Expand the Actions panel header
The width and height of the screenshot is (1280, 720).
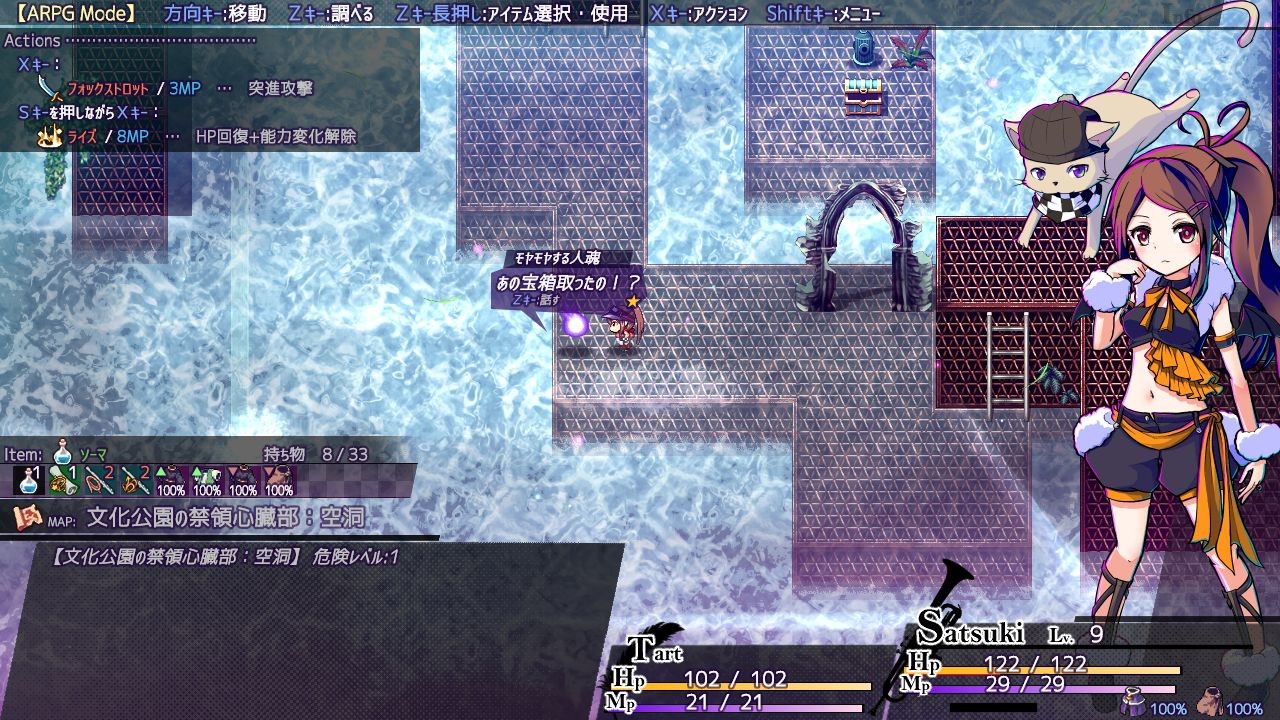tap(33, 40)
